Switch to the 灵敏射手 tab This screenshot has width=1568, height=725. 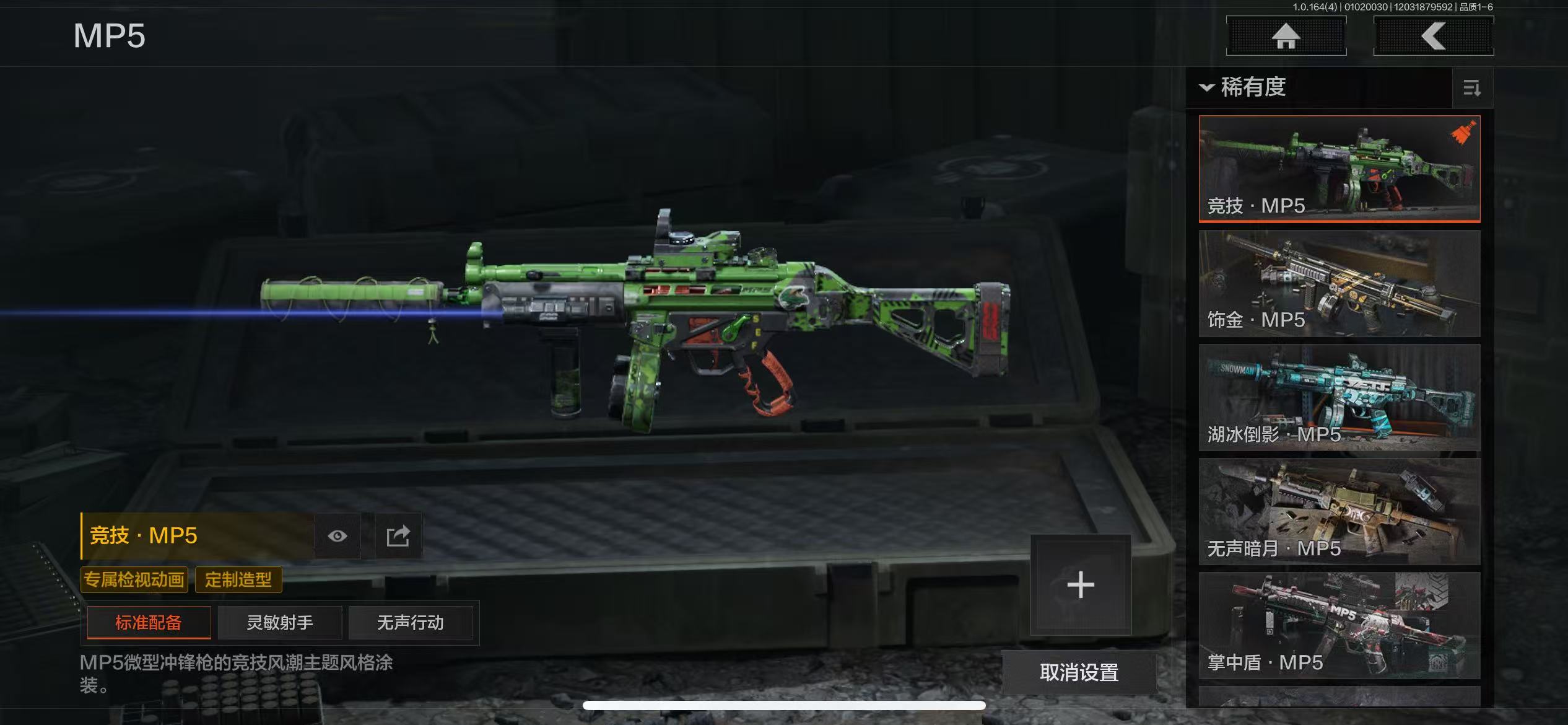(x=280, y=622)
